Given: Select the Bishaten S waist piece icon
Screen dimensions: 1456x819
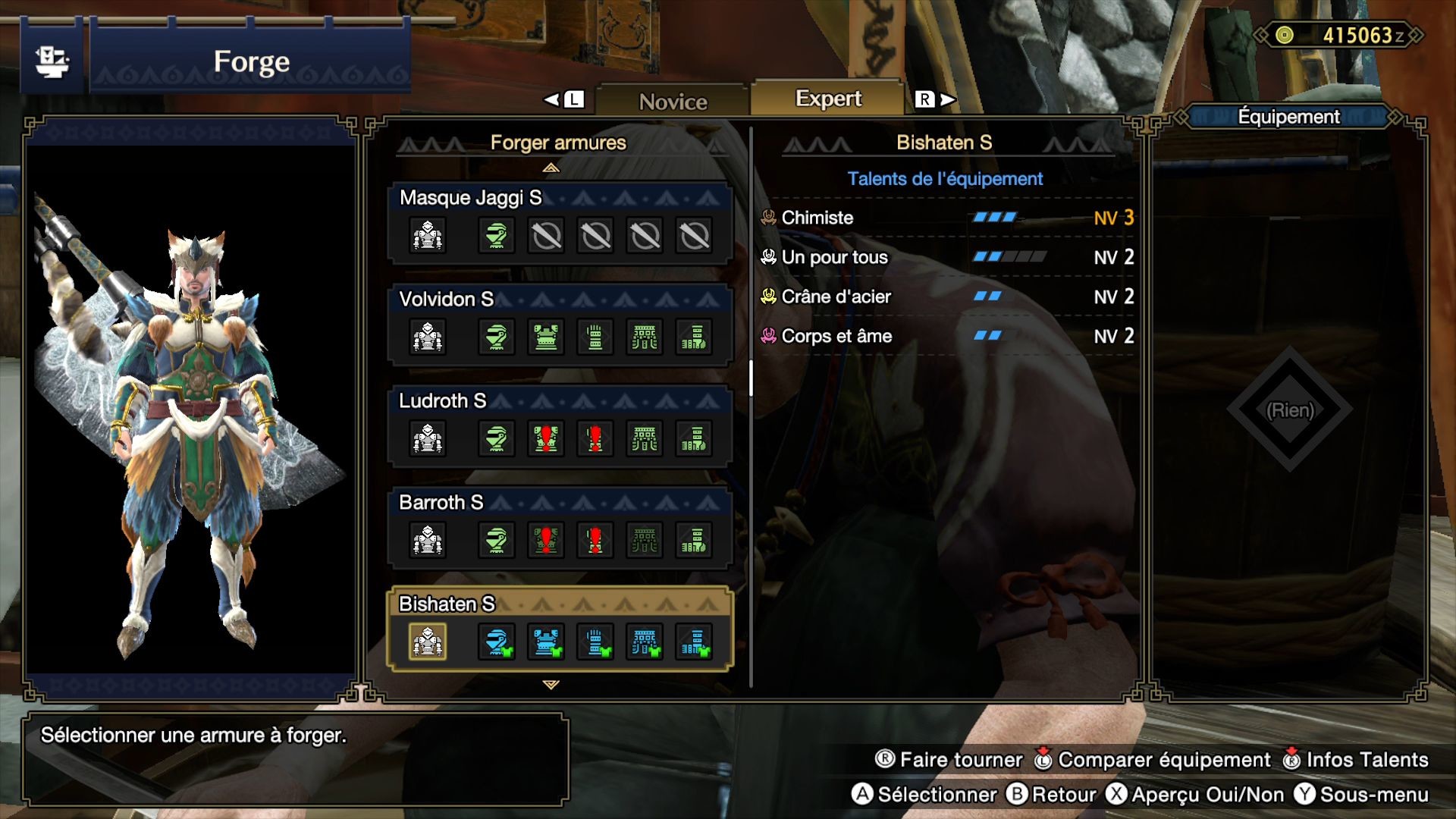Looking at the screenshot, I should [x=645, y=642].
